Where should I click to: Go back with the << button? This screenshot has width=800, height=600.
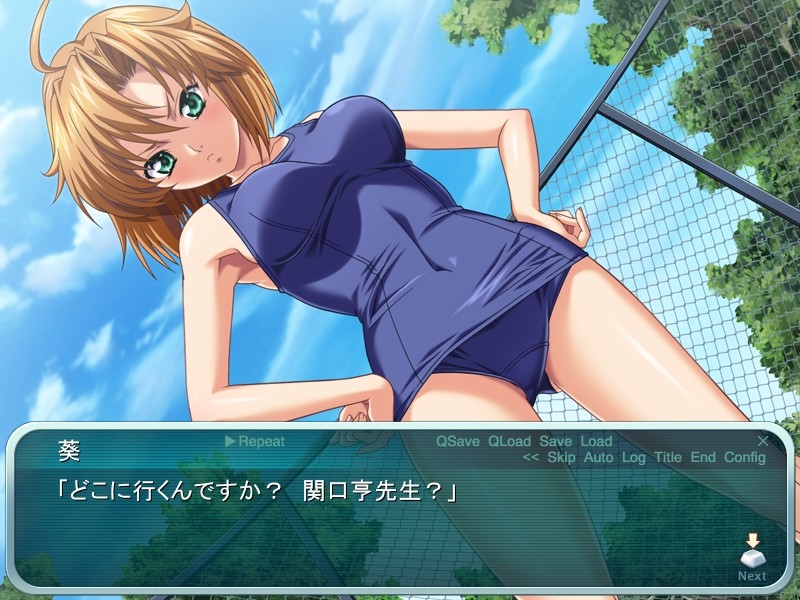pyautogui.click(x=531, y=458)
